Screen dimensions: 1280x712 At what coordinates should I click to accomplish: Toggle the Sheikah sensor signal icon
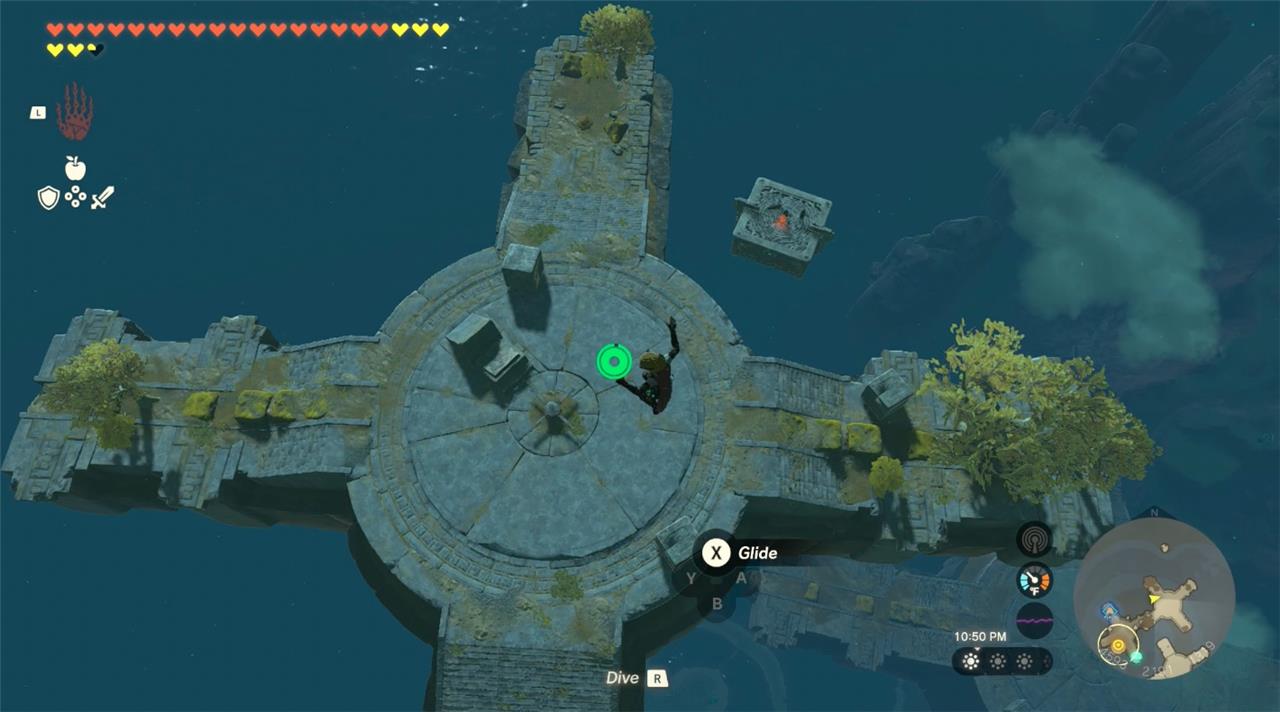1034,540
